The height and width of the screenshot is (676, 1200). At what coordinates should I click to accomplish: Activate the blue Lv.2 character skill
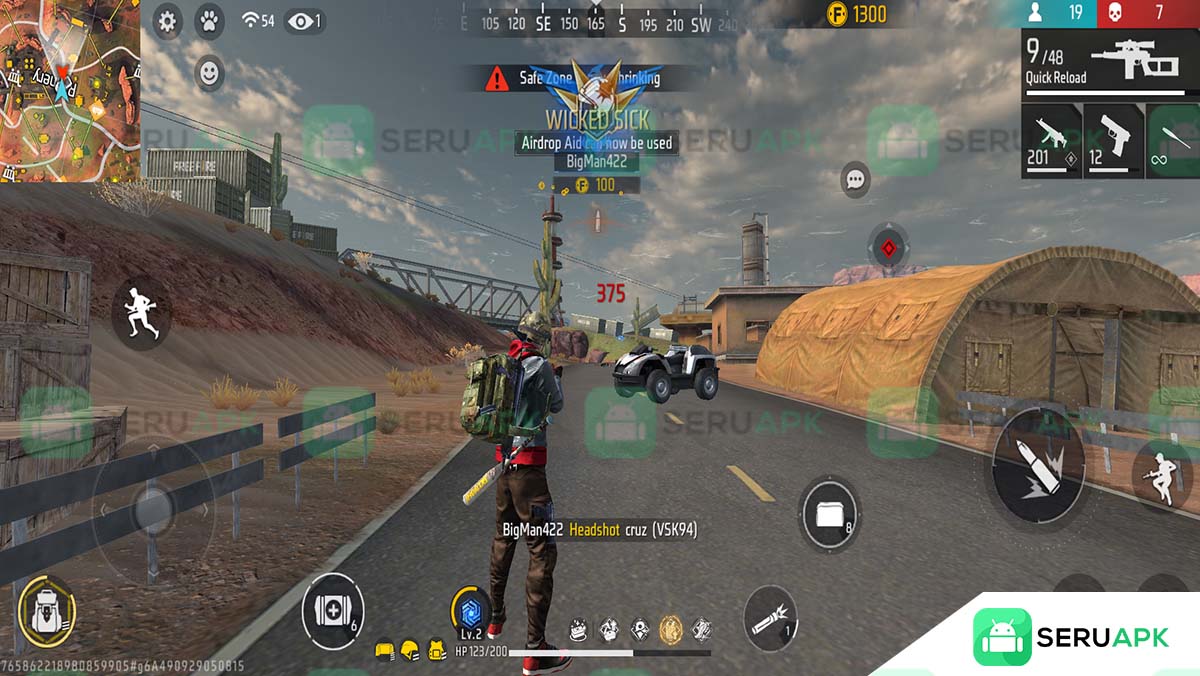click(470, 610)
